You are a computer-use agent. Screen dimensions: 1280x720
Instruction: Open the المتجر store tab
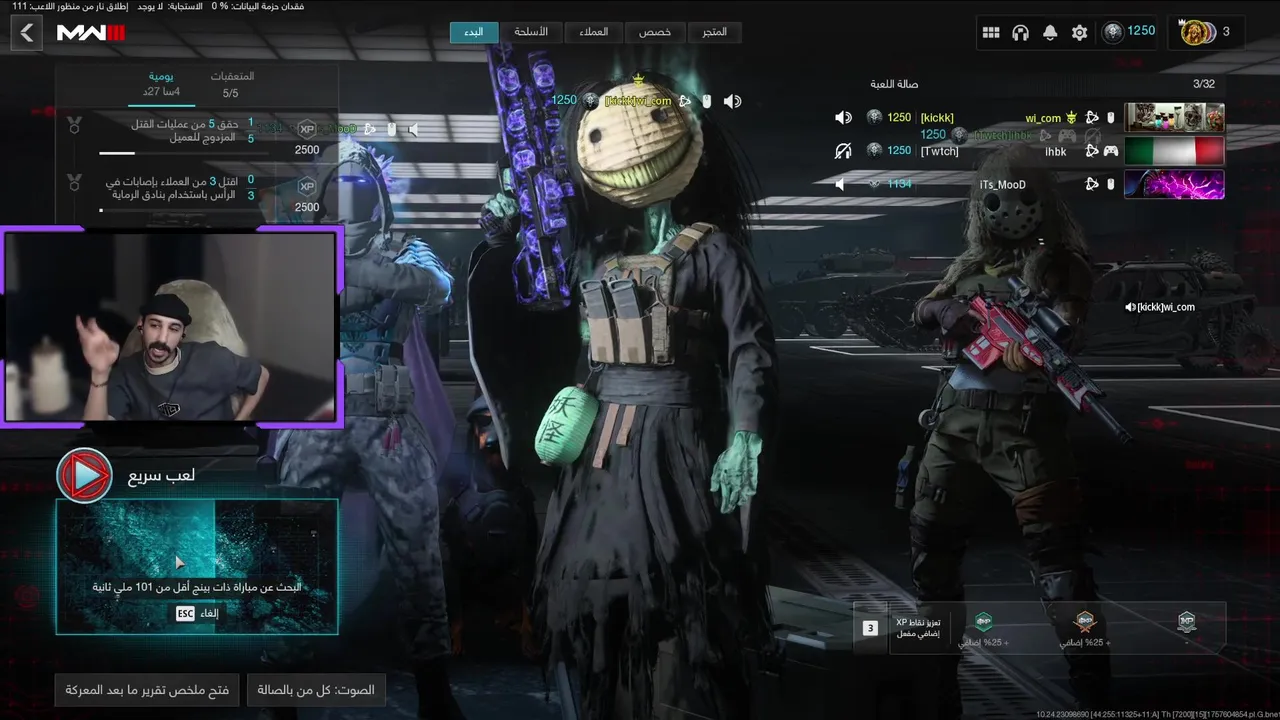715,32
